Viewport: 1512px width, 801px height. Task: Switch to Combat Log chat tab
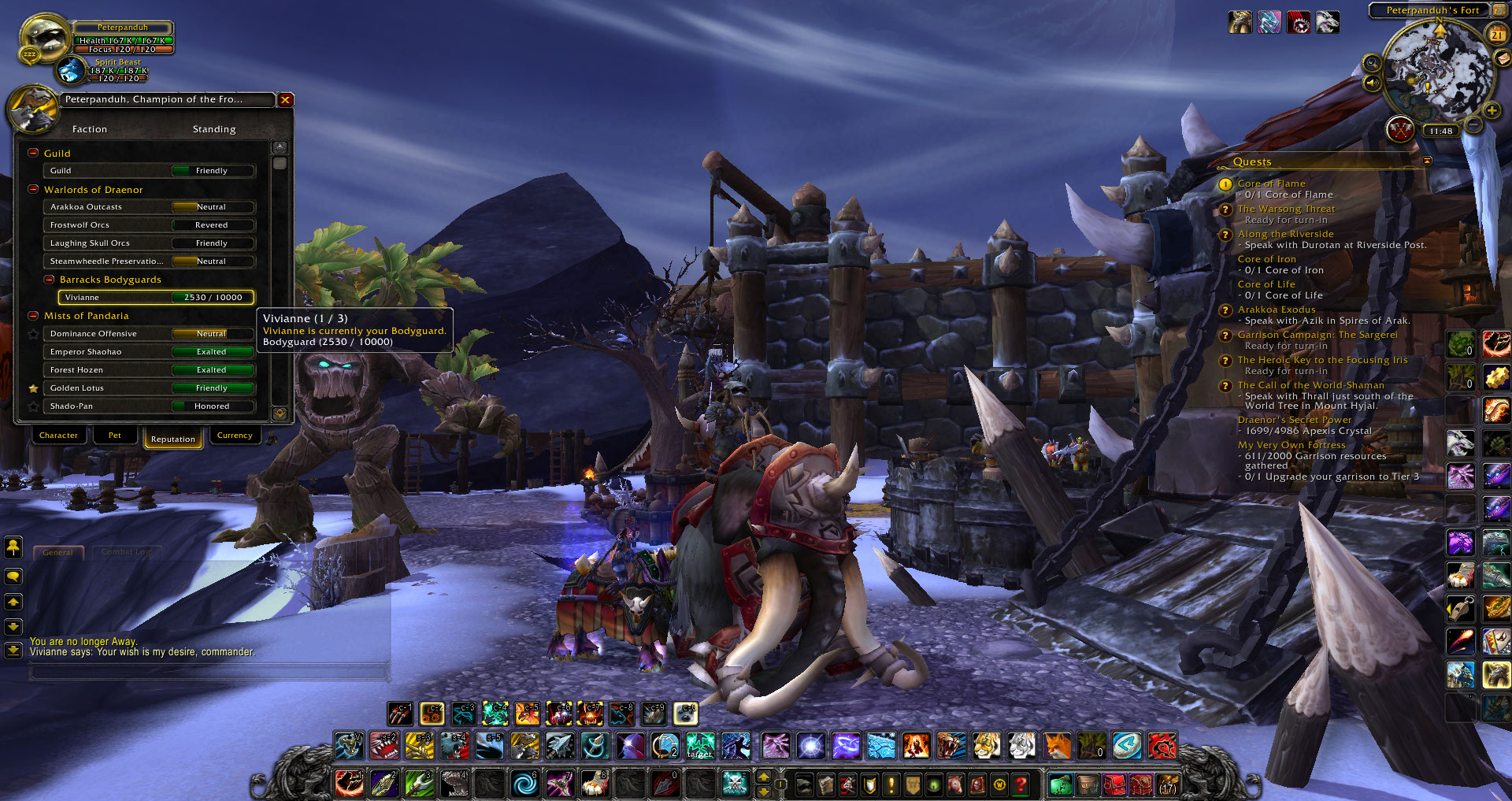[x=126, y=552]
